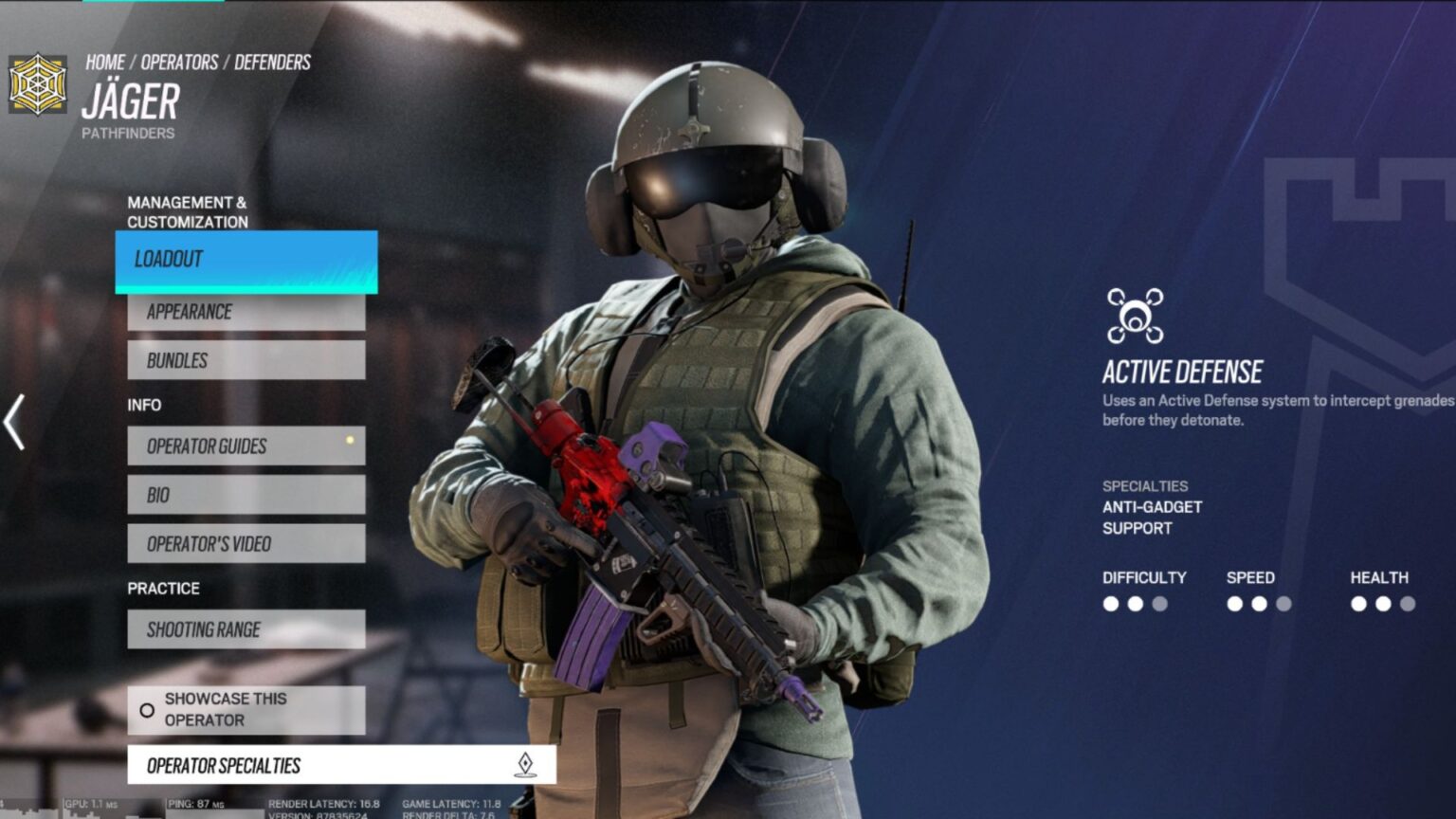Click the Health rating dot row
The height and width of the screenshot is (819, 1456).
tap(1382, 601)
